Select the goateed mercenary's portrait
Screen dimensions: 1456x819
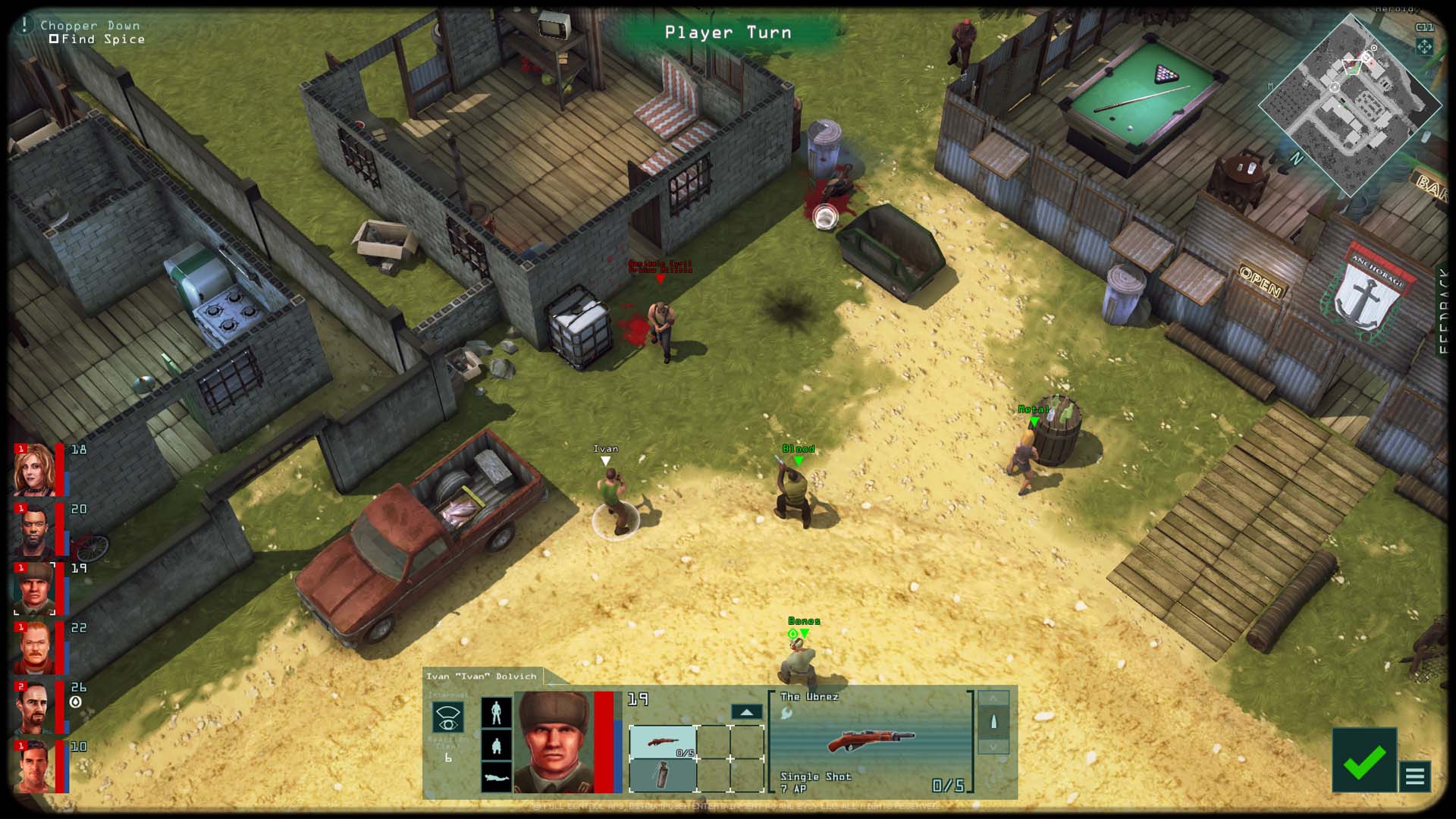[x=34, y=707]
